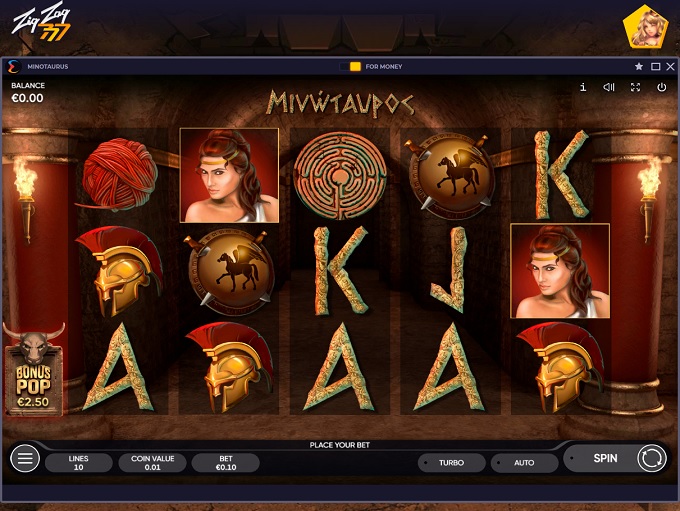Adjust the Coin Value setting
Screen dimensions: 680x511
152,463
